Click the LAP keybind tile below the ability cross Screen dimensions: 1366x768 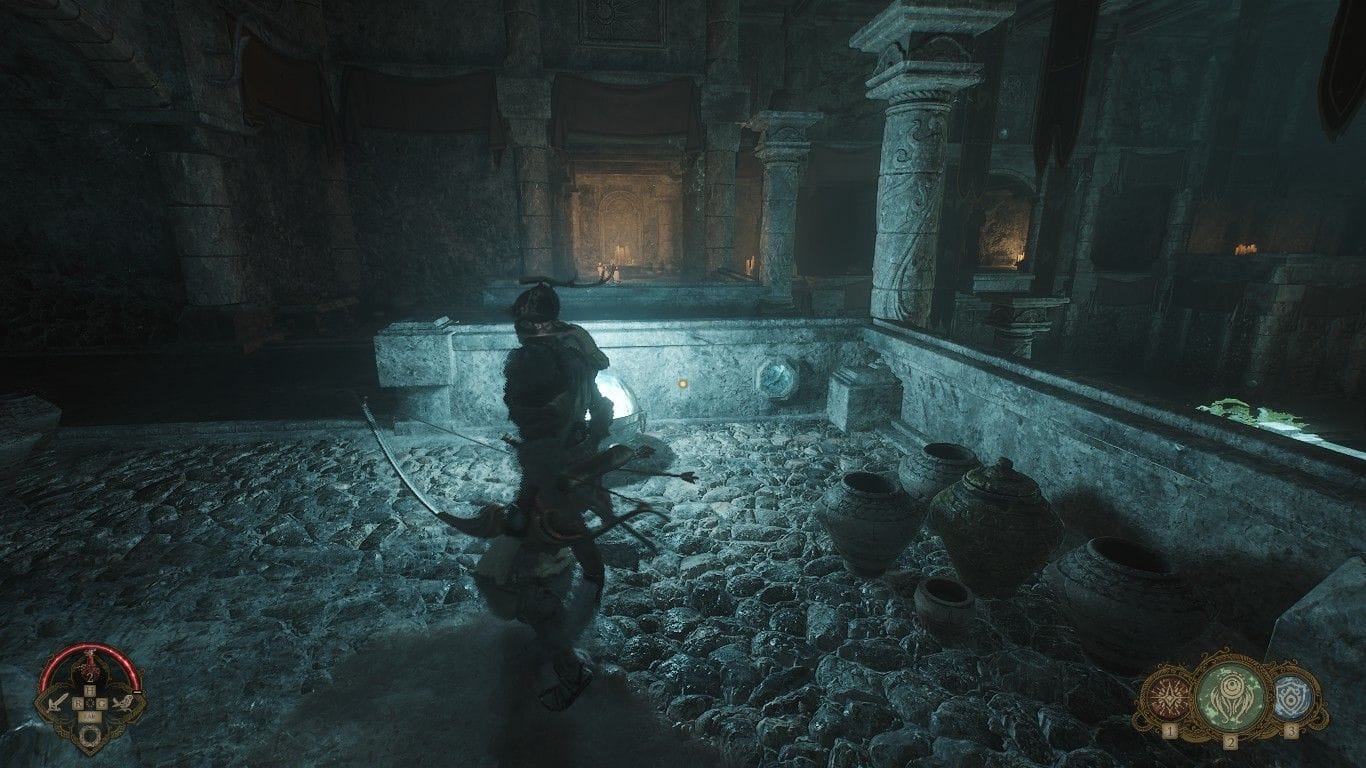(x=88, y=715)
